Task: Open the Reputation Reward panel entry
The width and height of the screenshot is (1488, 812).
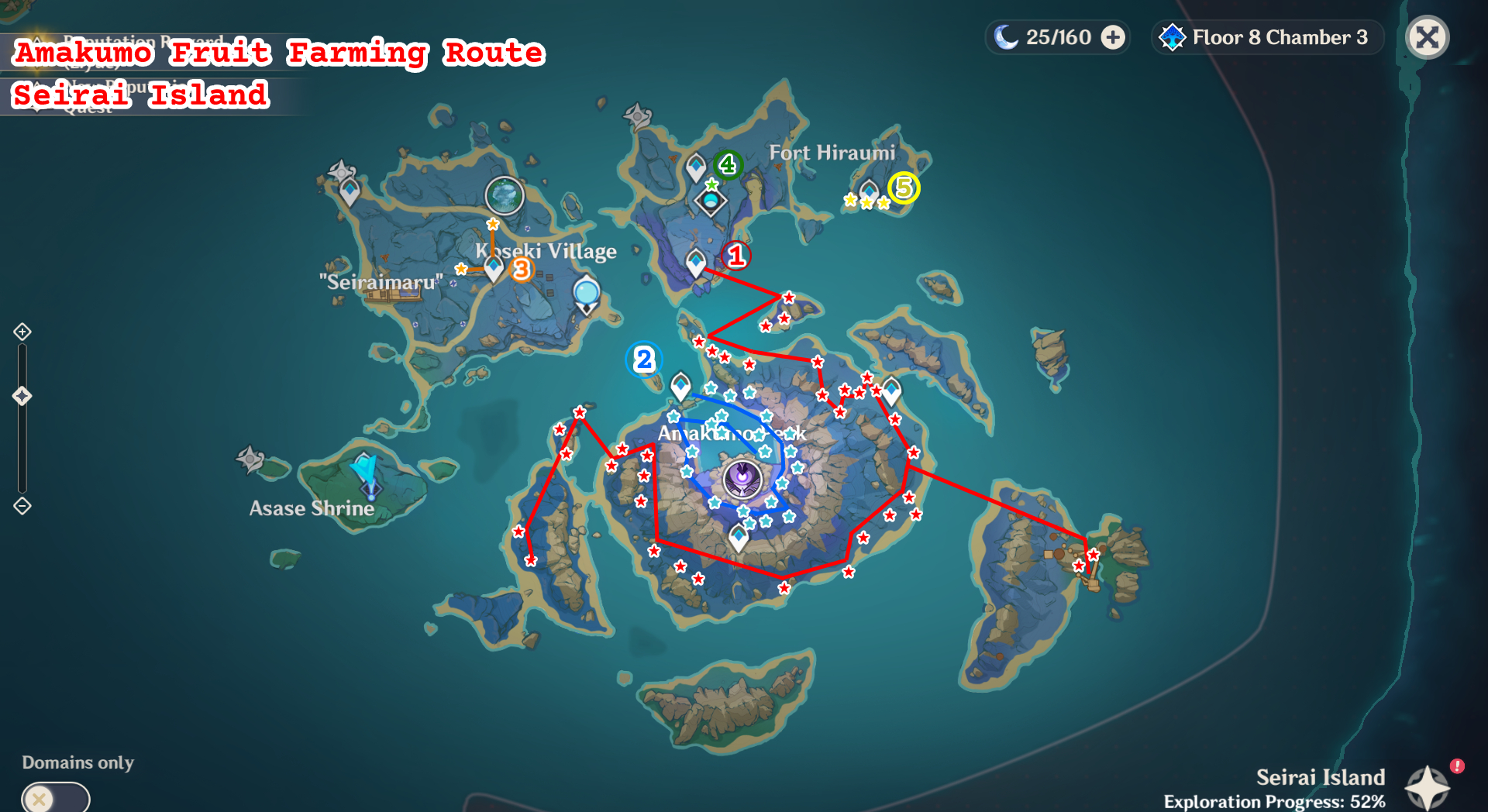Action: 143,43
